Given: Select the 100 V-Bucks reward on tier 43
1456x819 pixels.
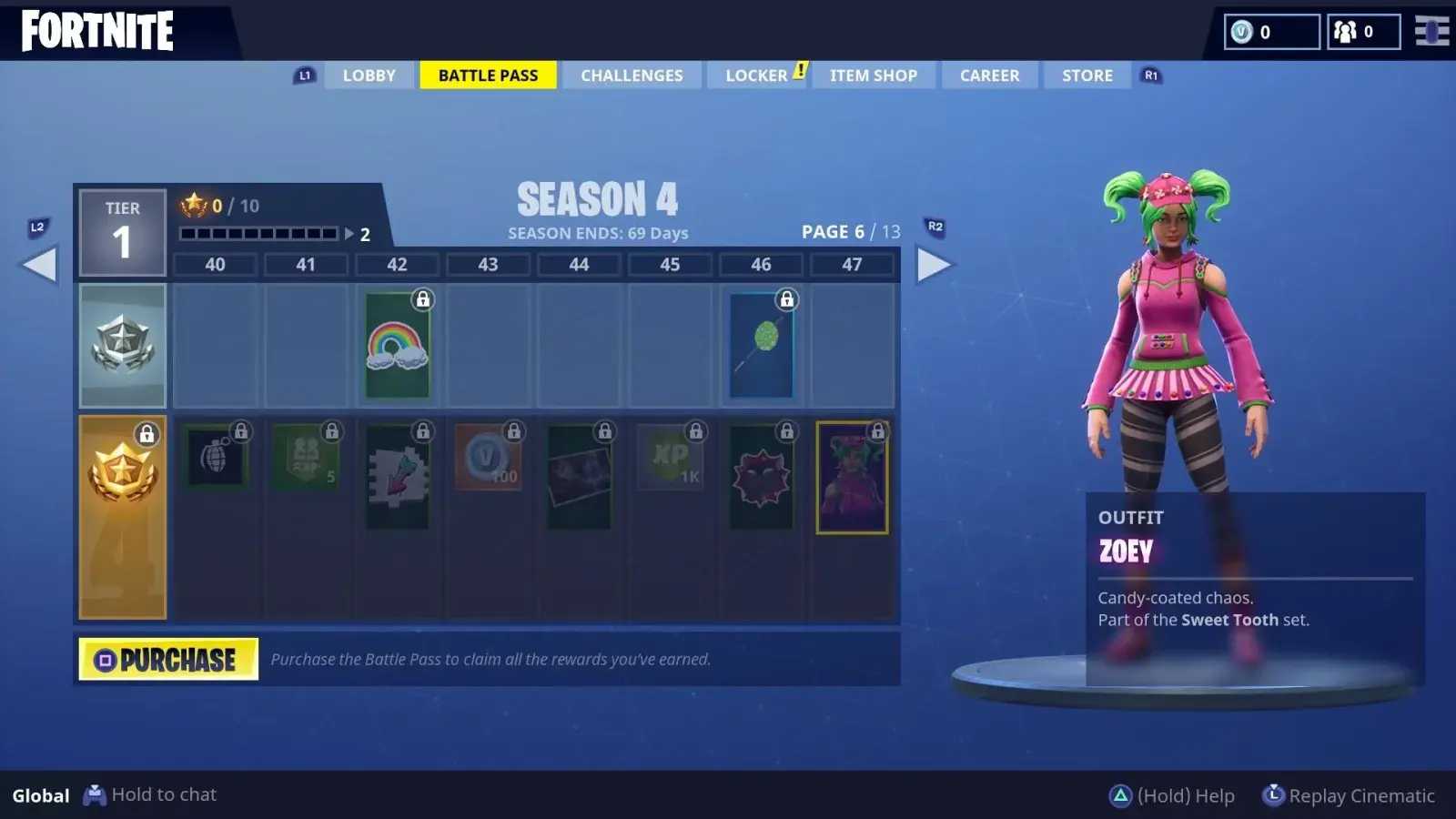Looking at the screenshot, I should [x=489, y=457].
